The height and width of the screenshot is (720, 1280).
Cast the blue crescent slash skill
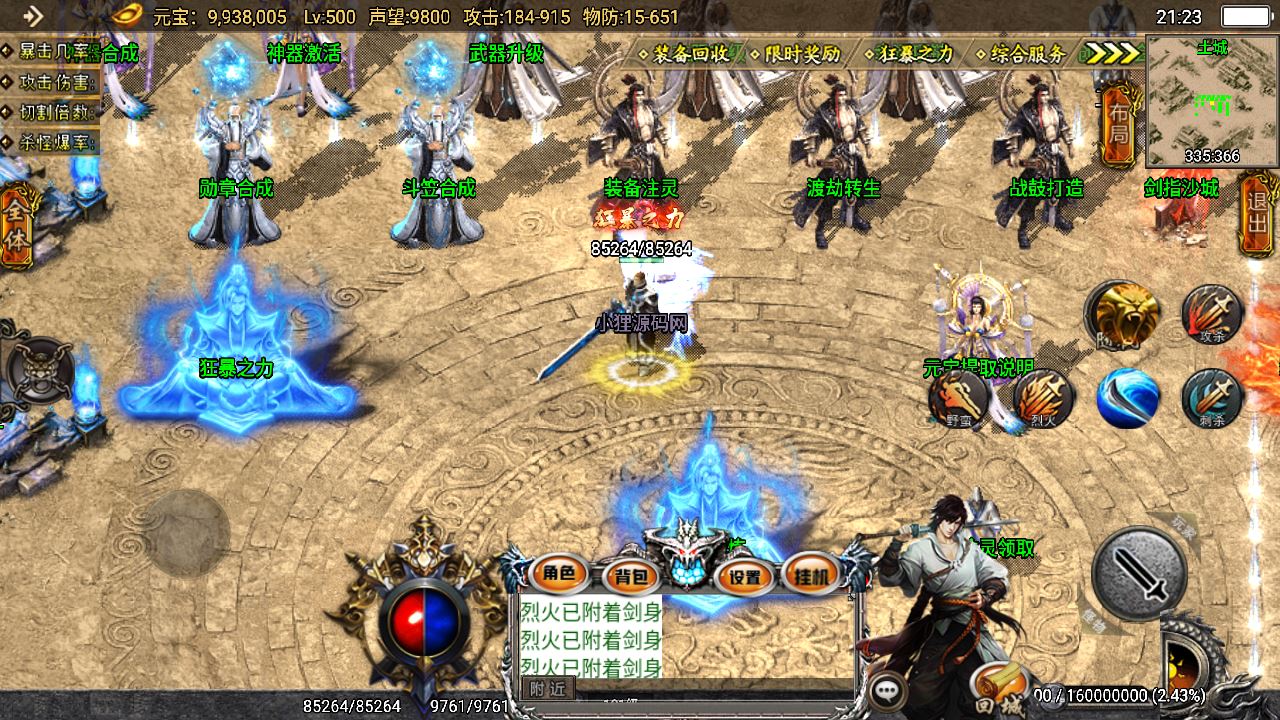click(1128, 398)
